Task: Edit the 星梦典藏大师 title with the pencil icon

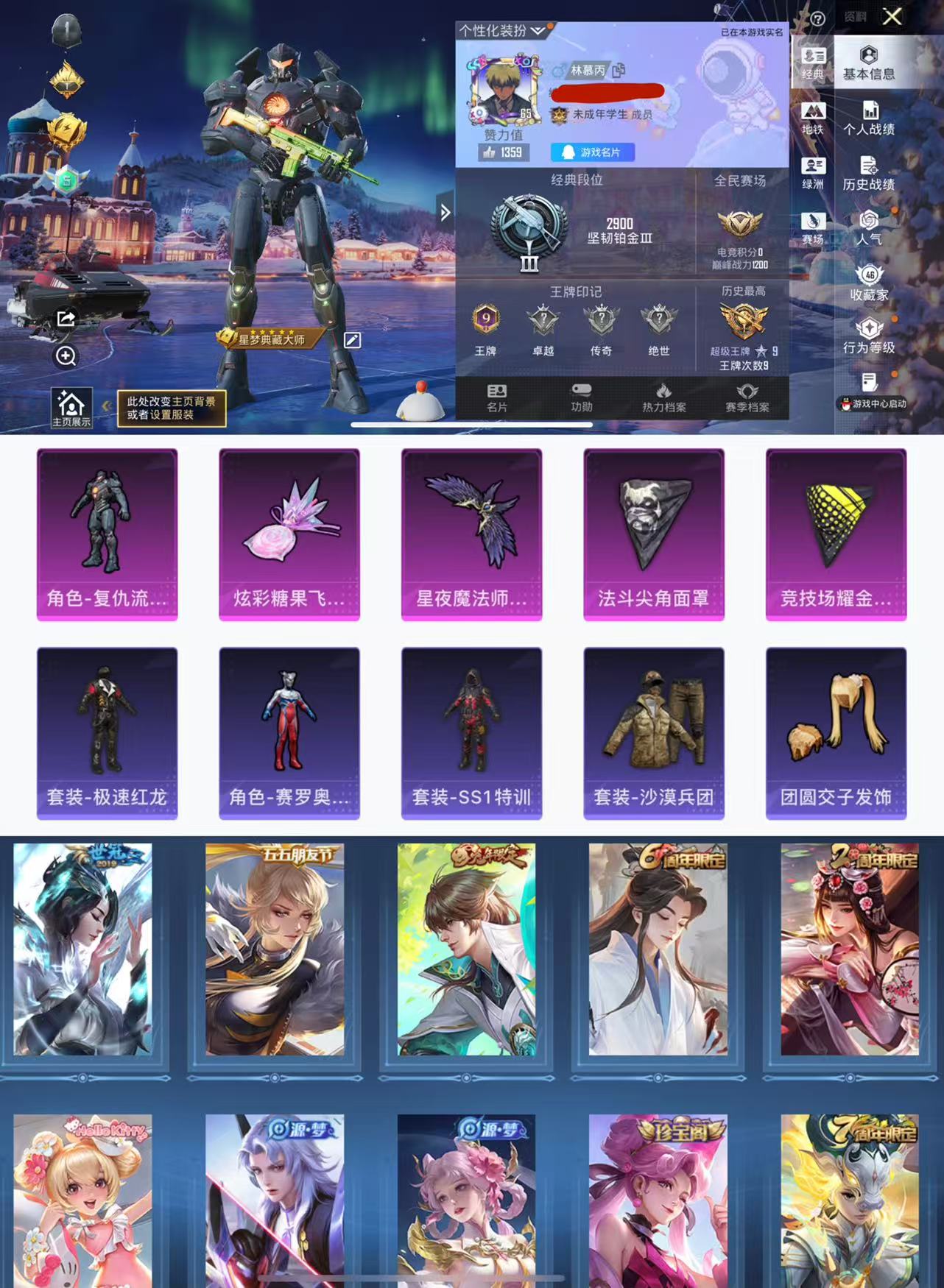Action: (352, 340)
